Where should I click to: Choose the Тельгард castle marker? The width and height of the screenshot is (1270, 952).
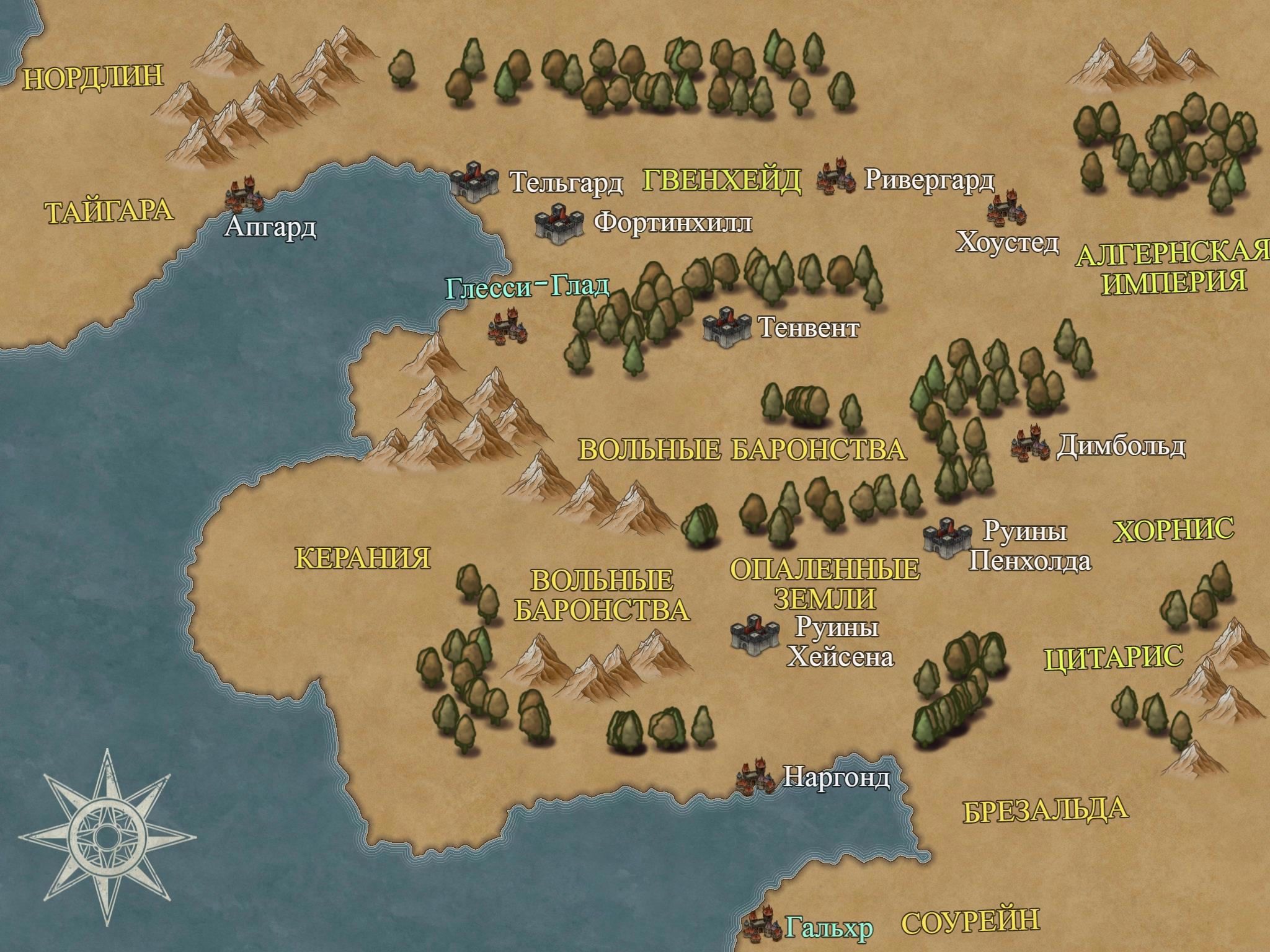point(474,181)
